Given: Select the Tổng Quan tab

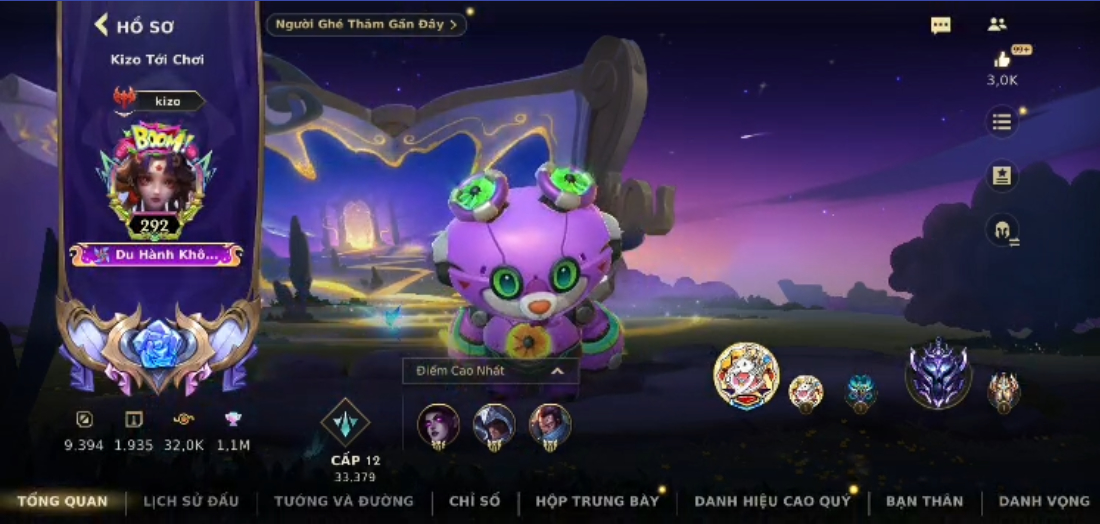Looking at the screenshot, I should click(x=62, y=501).
